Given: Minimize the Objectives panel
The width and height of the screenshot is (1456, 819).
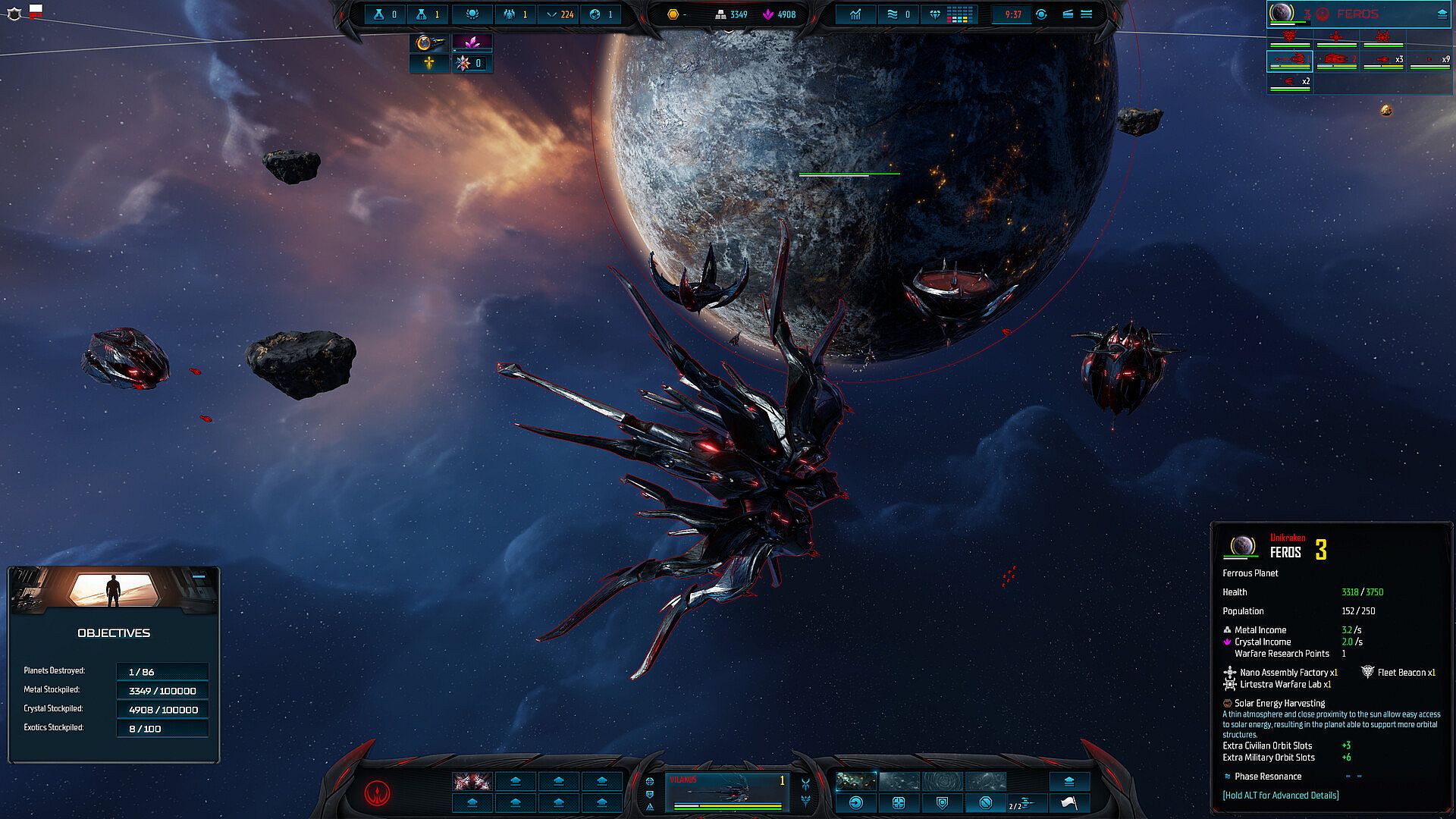Looking at the screenshot, I should click(x=199, y=578).
